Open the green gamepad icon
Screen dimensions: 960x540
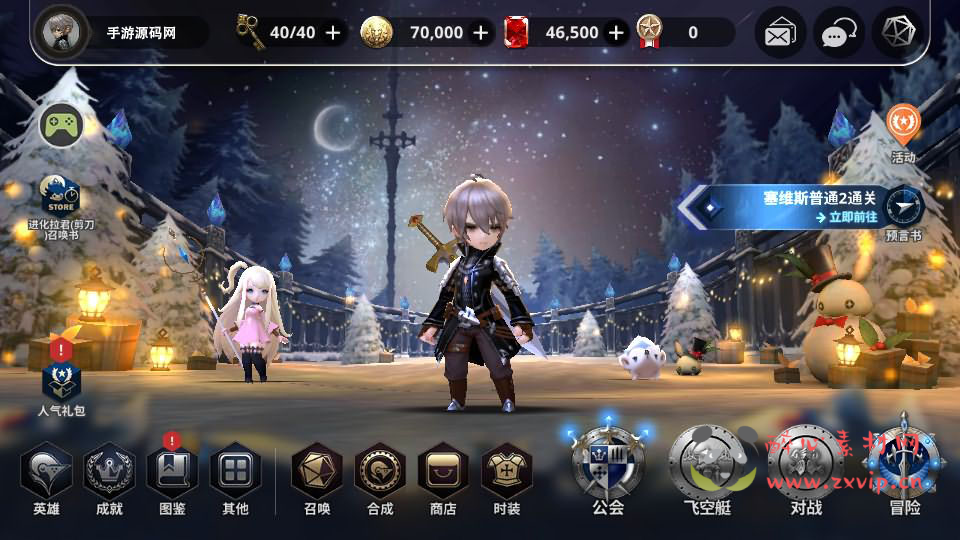[62, 126]
